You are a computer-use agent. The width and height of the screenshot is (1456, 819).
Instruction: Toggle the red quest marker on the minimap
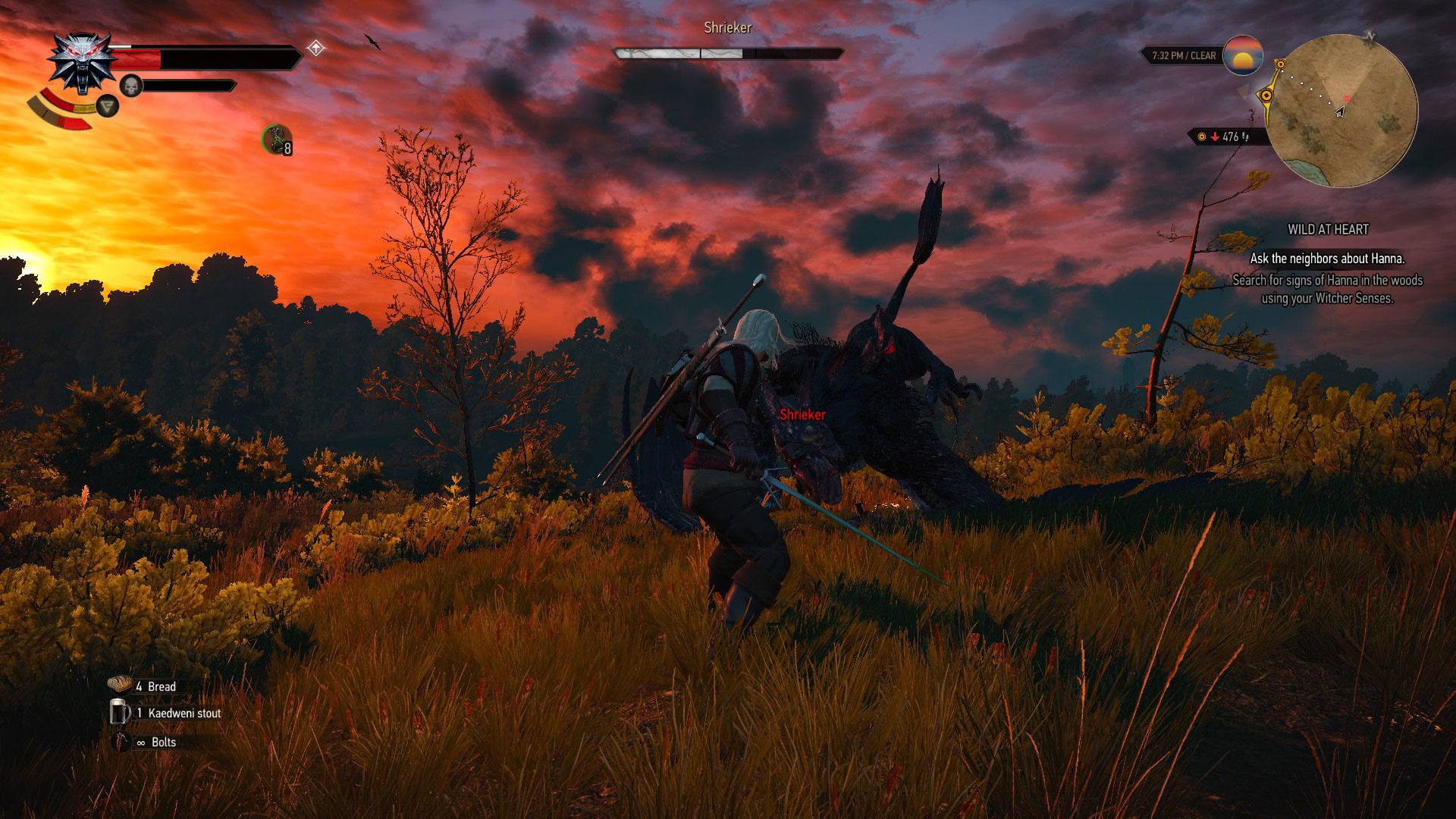[1346, 97]
